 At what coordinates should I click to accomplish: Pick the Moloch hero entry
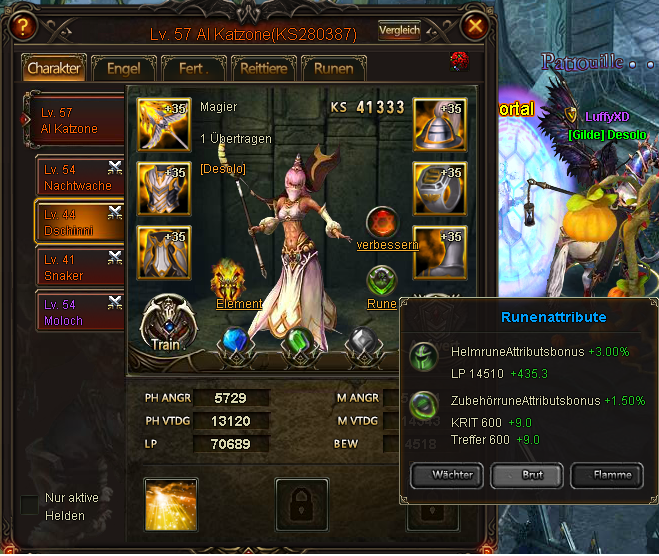click(x=76, y=313)
